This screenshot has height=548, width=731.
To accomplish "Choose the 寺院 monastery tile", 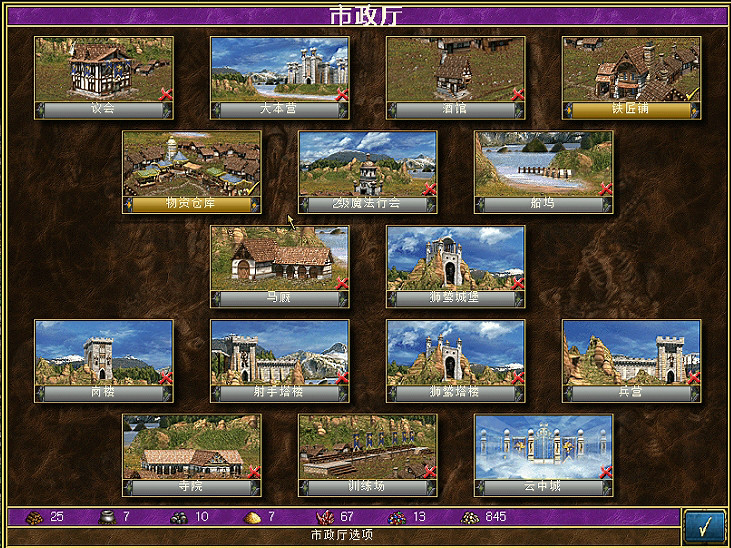I will point(192,448).
